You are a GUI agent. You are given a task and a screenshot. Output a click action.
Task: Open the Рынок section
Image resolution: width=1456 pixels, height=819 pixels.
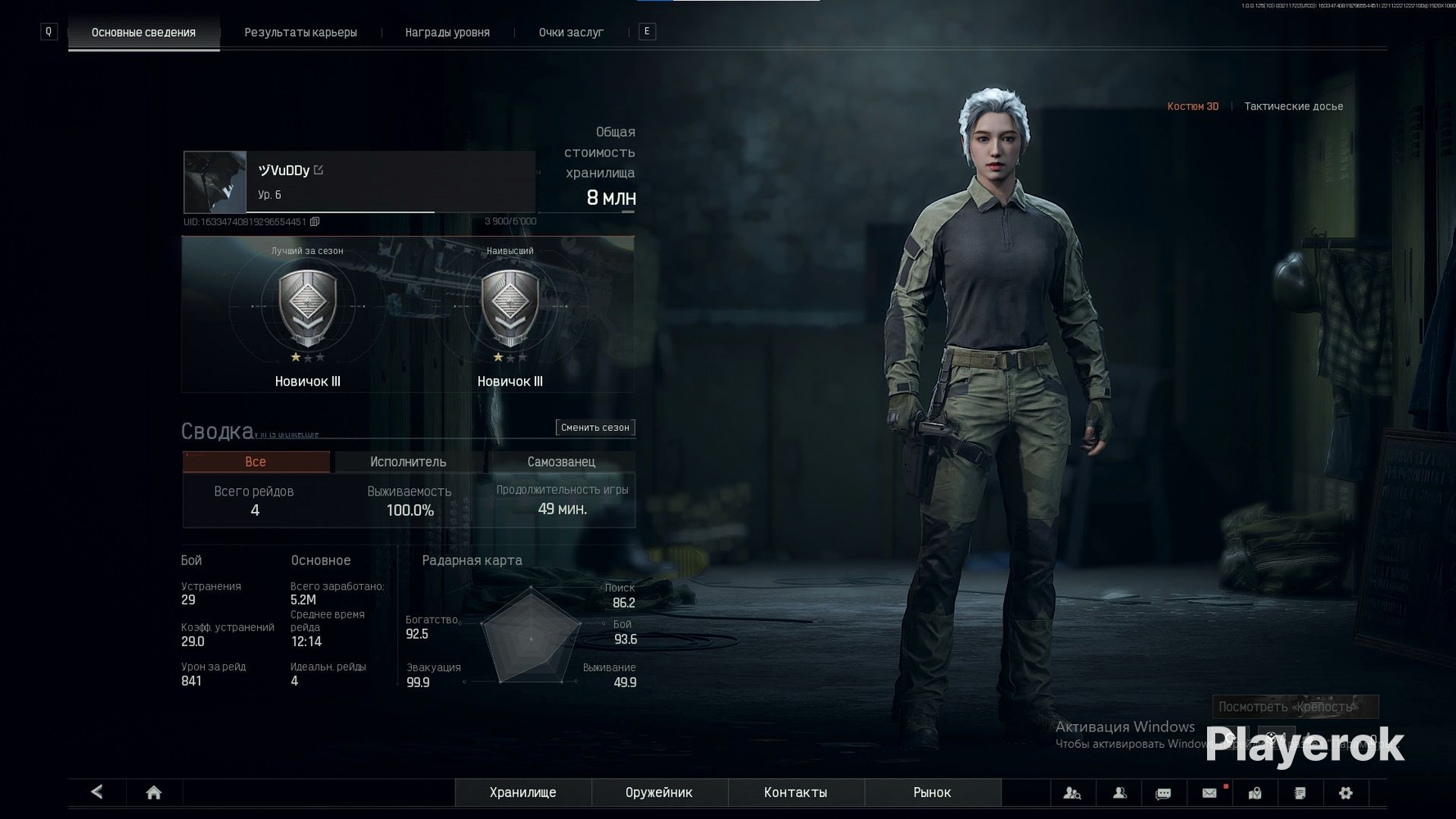932,793
